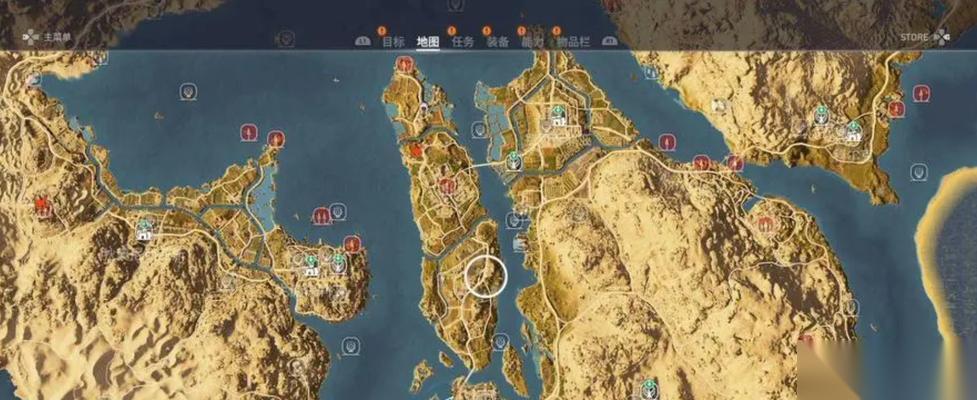
Task: Select the 地图 tab
Action: point(427,41)
